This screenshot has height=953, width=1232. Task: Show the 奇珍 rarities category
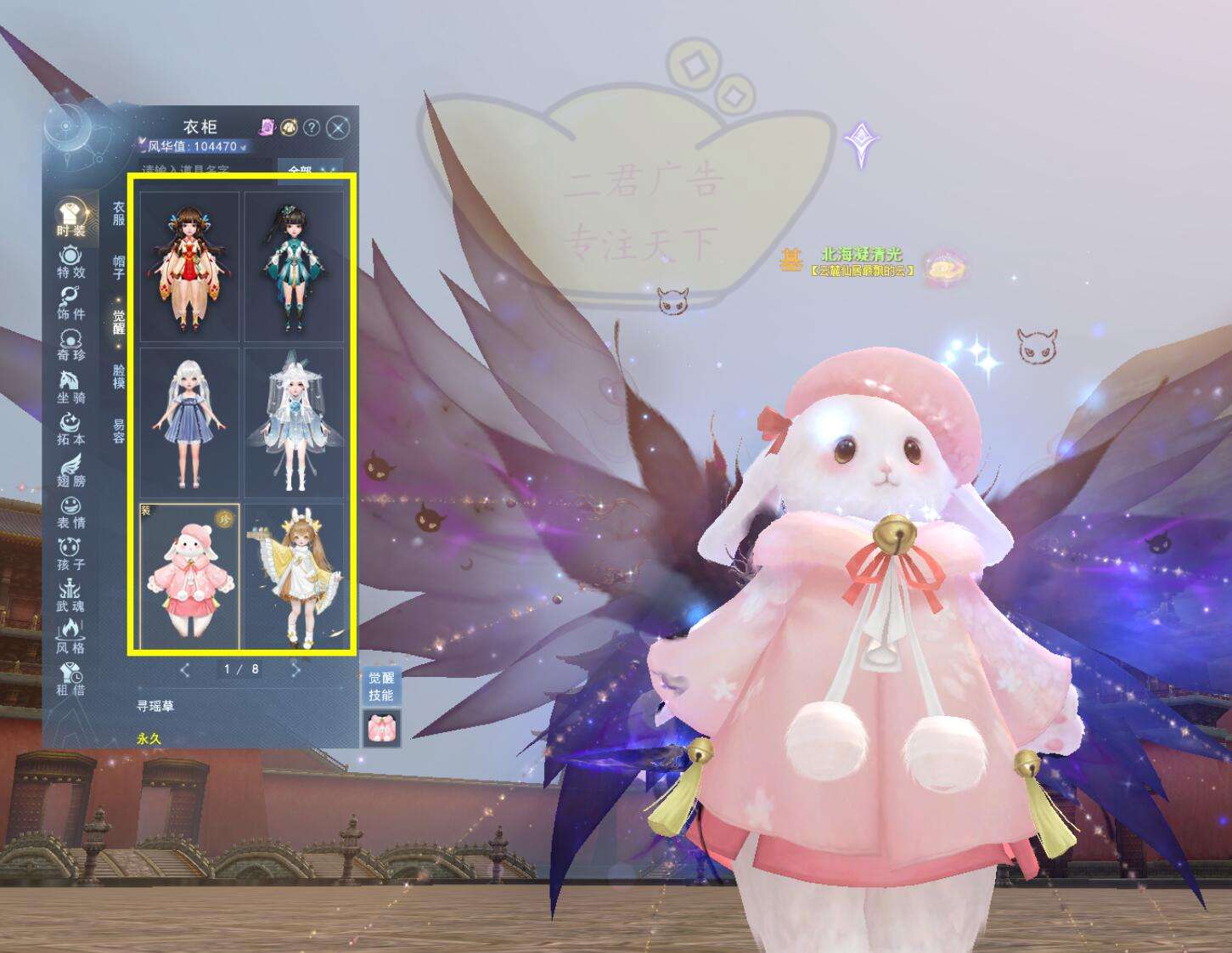(x=70, y=344)
